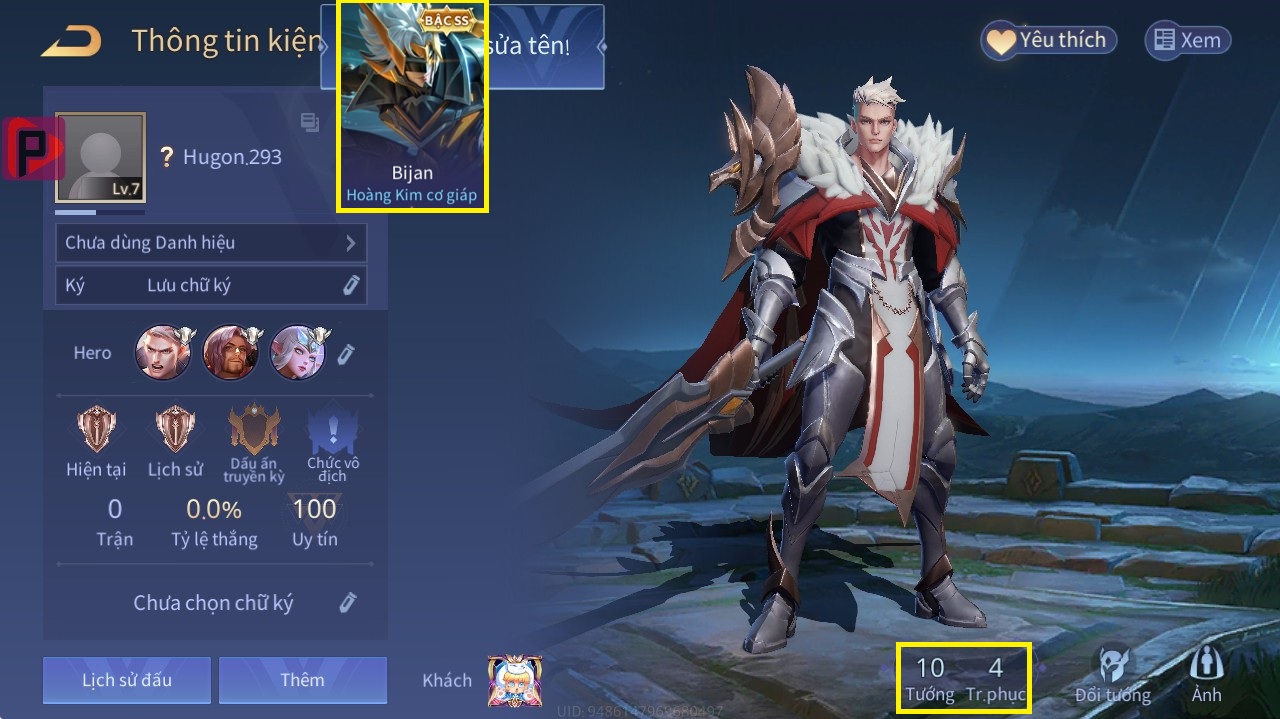The image size is (1280, 719).
Task: Go back using the return arrow
Action: coord(71,42)
